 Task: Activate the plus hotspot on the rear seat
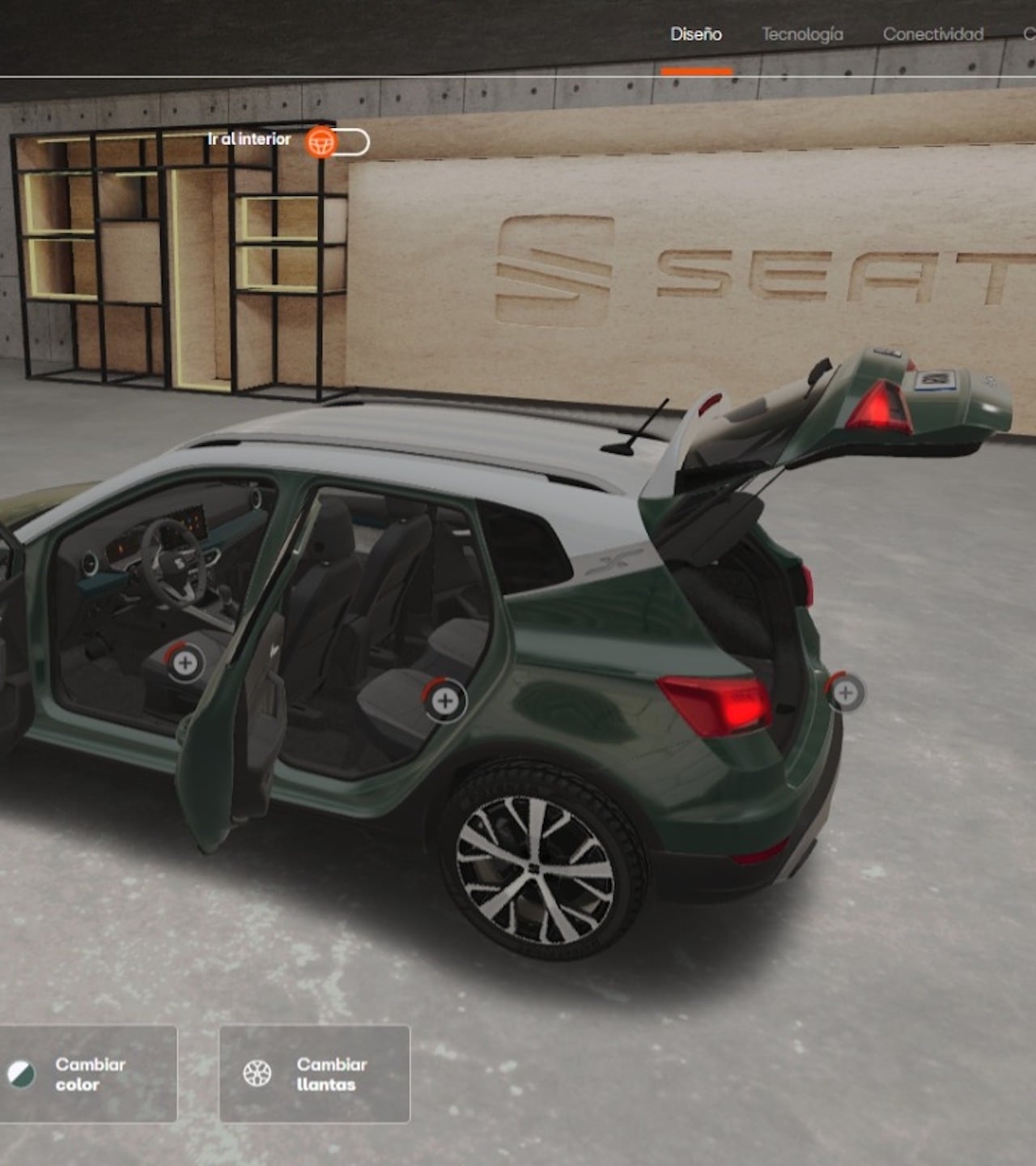pyautogui.click(x=444, y=700)
